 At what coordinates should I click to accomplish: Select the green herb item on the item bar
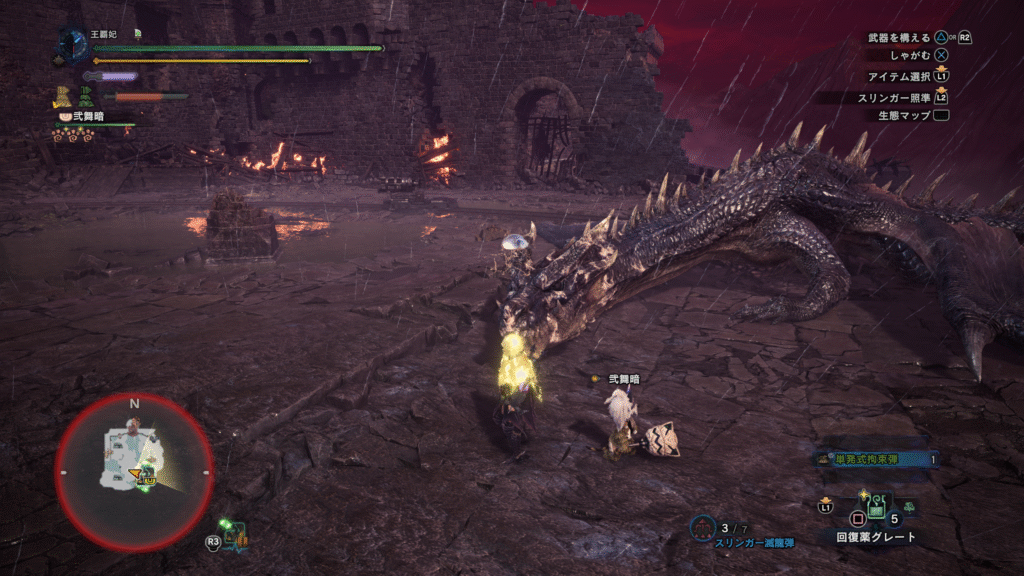point(910,508)
